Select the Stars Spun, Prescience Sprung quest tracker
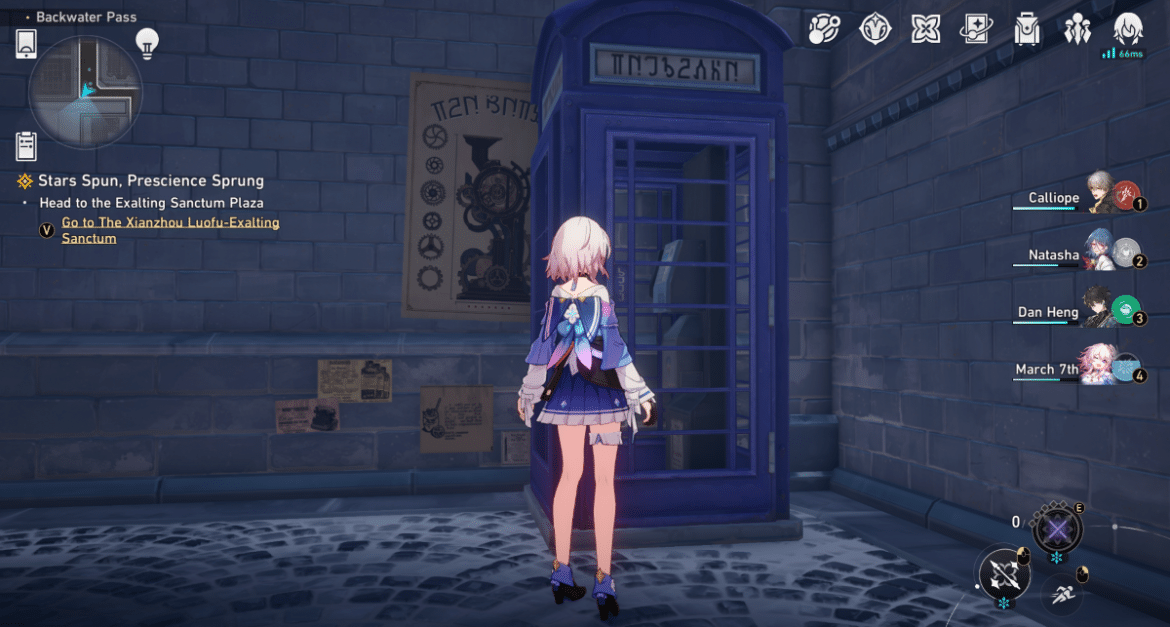The image size is (1170, 627). 150,181
